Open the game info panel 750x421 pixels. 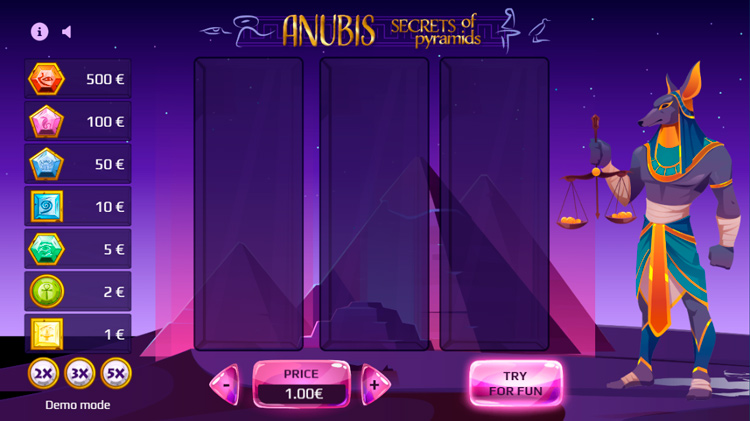(40, 31)
